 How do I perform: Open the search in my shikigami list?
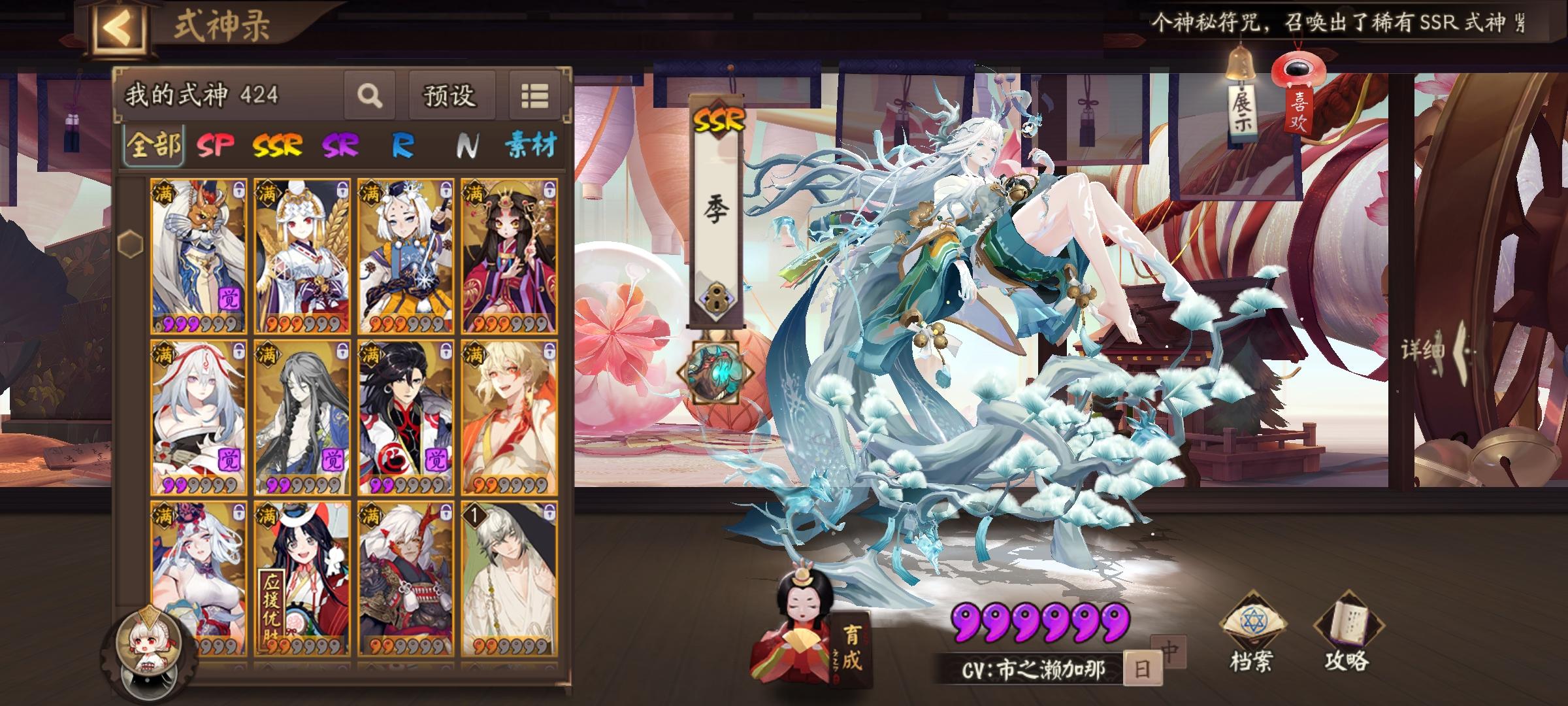[370, 94]
